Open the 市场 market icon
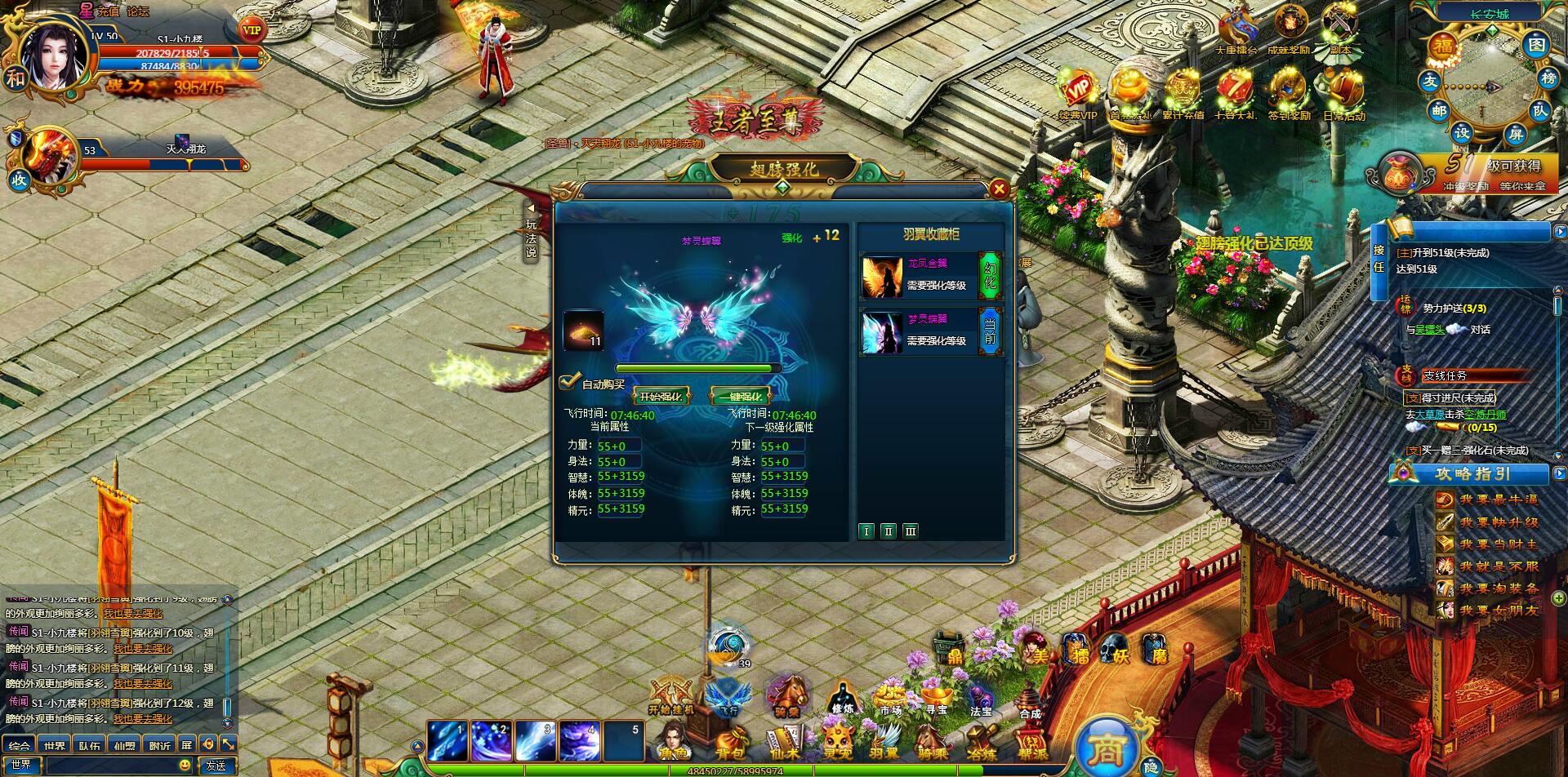The height and width of the screenshot is (777, 1568). (x=889, y=699)
